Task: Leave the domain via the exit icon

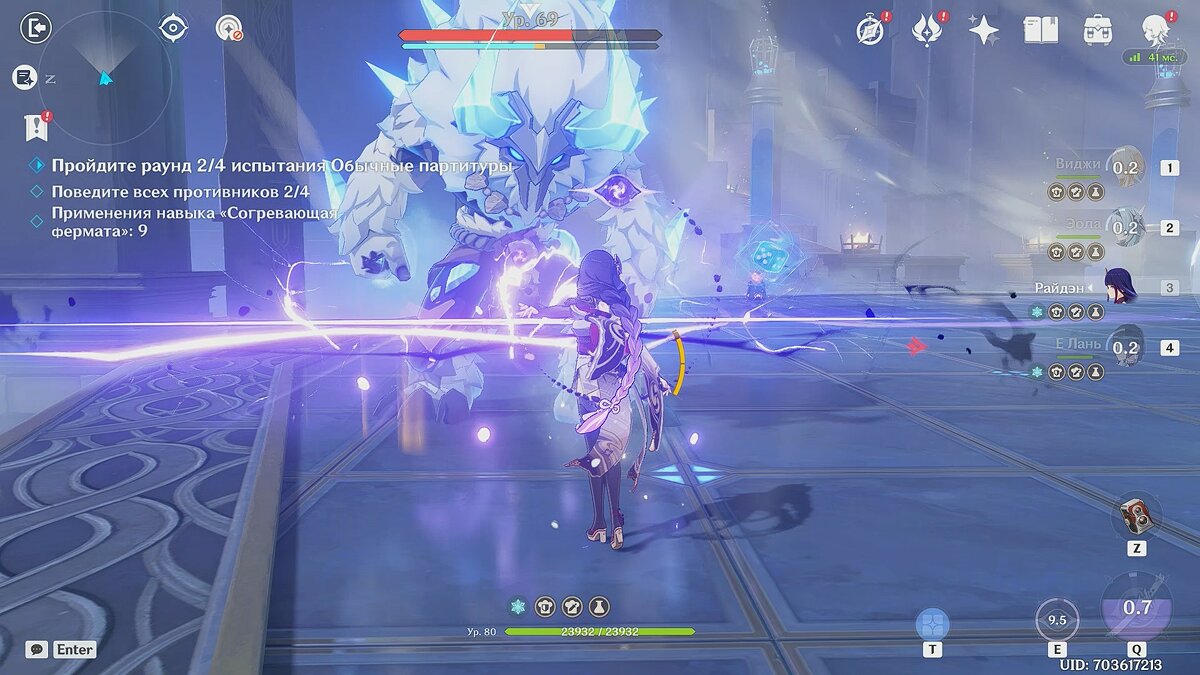Action: [35, 28]
